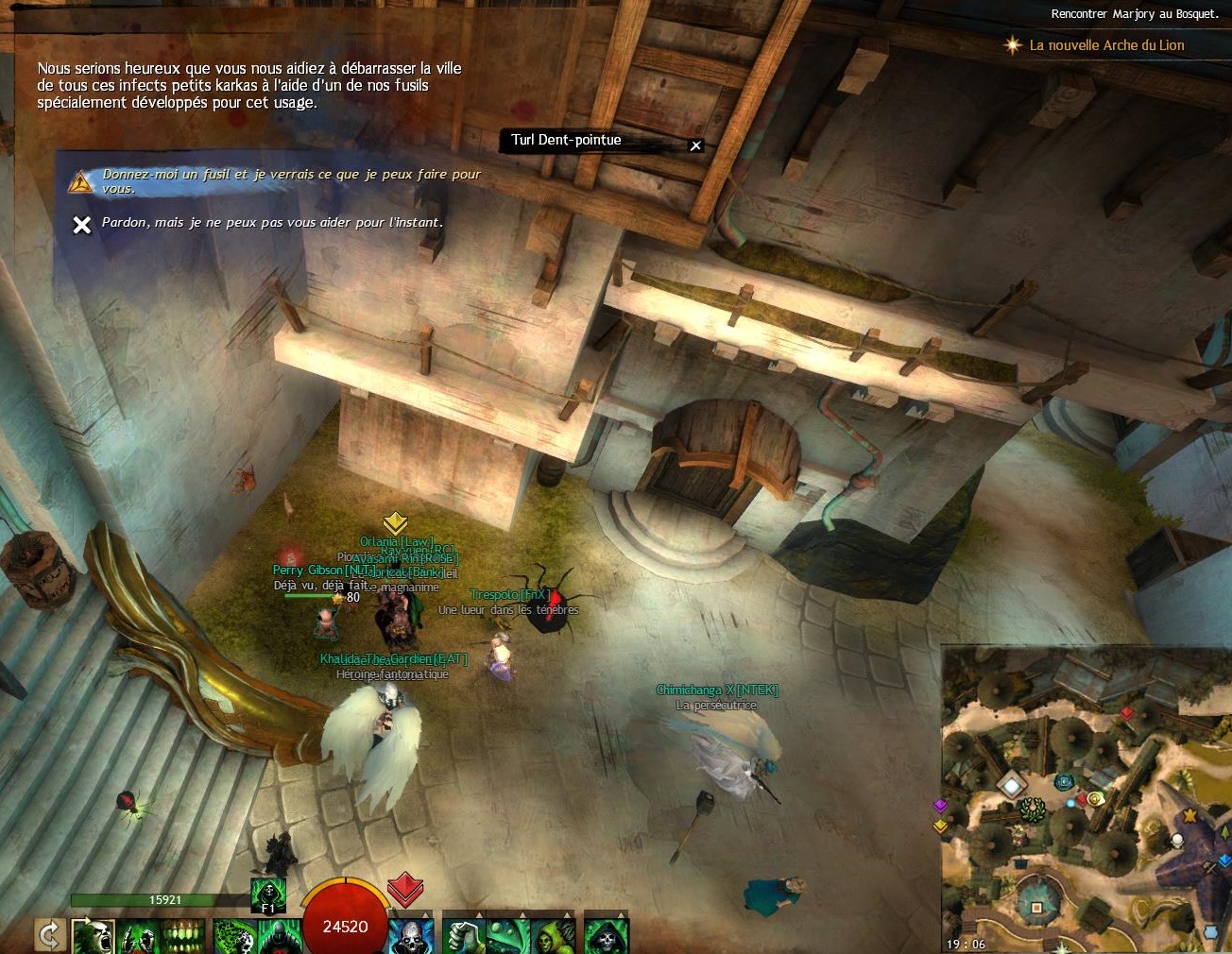Activate the clenched fist utility skill
This screenshot has height=954, width=1232.
(463, 937)
